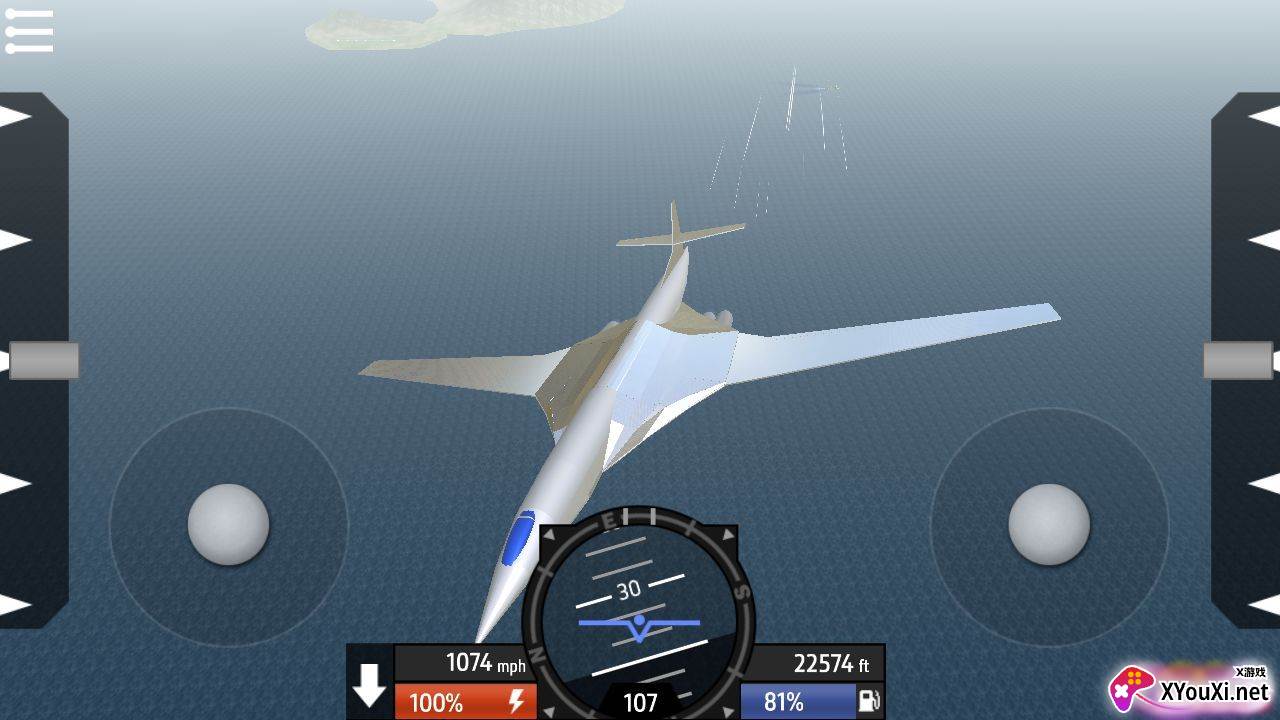Tap the left virtual joystick knob

pos(228,524)
